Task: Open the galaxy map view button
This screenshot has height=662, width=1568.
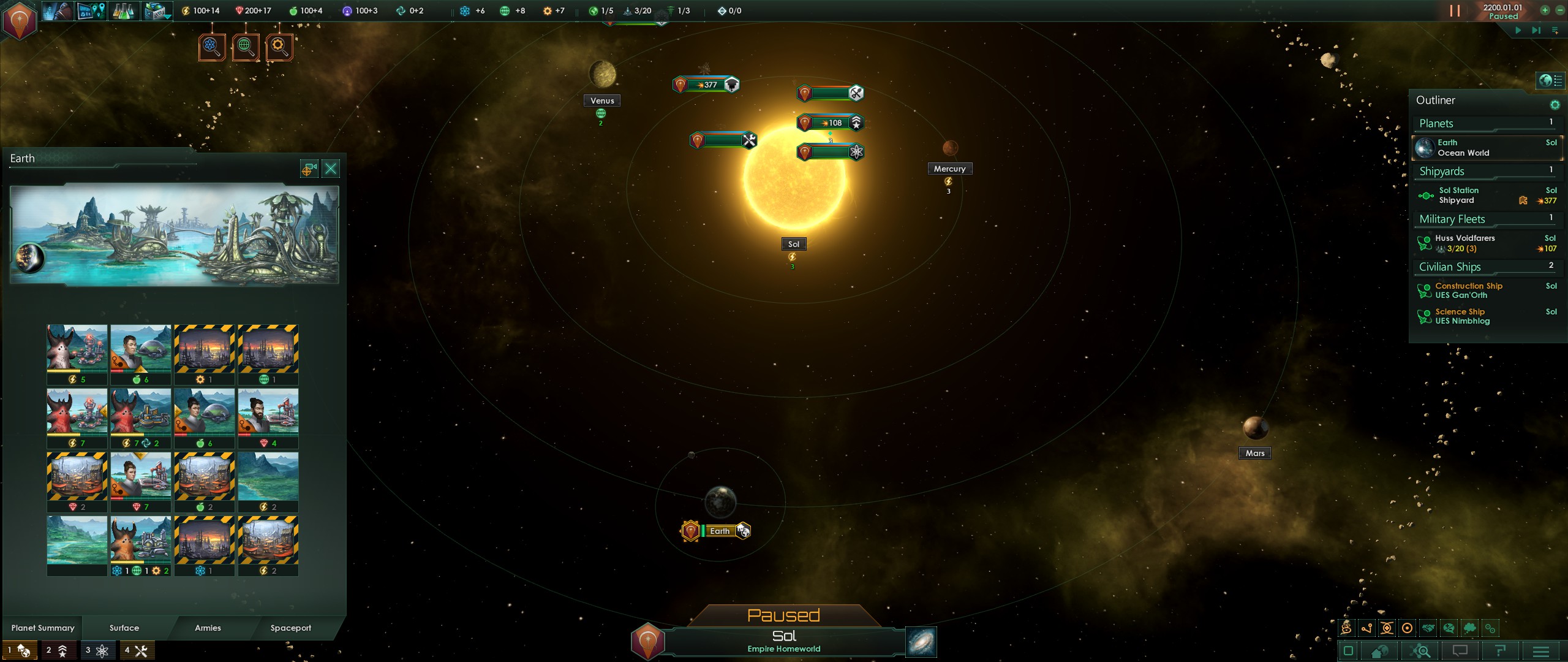Action: click(x=921, y=642)
